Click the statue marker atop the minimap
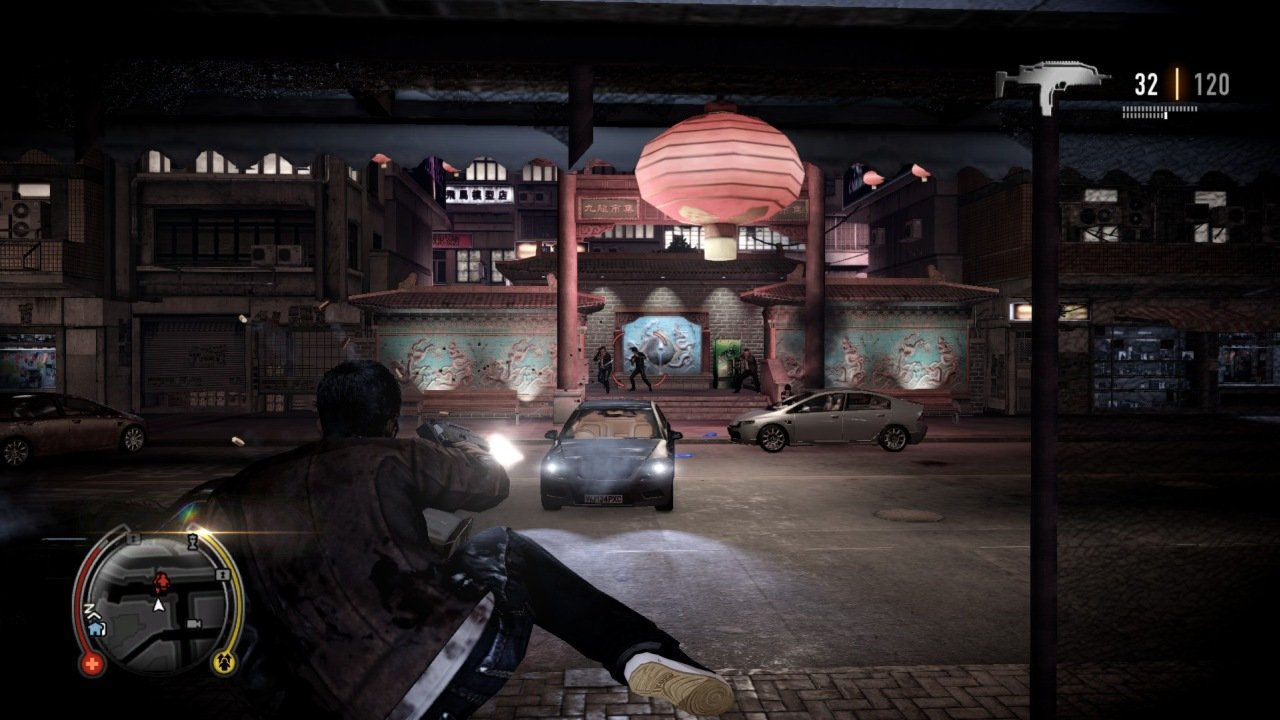 pos(192,540)
